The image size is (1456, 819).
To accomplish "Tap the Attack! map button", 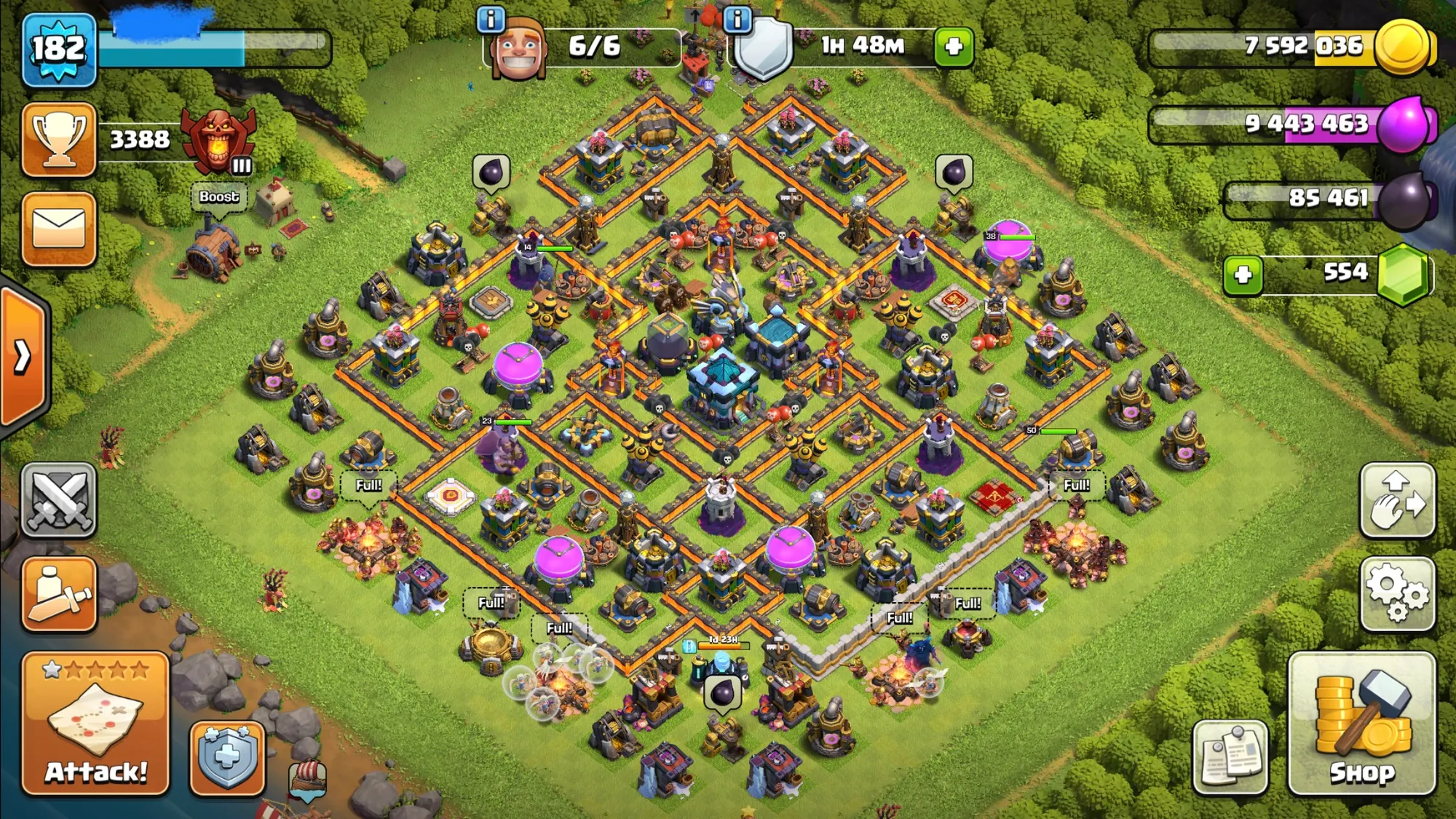I will tap(95, 723).
